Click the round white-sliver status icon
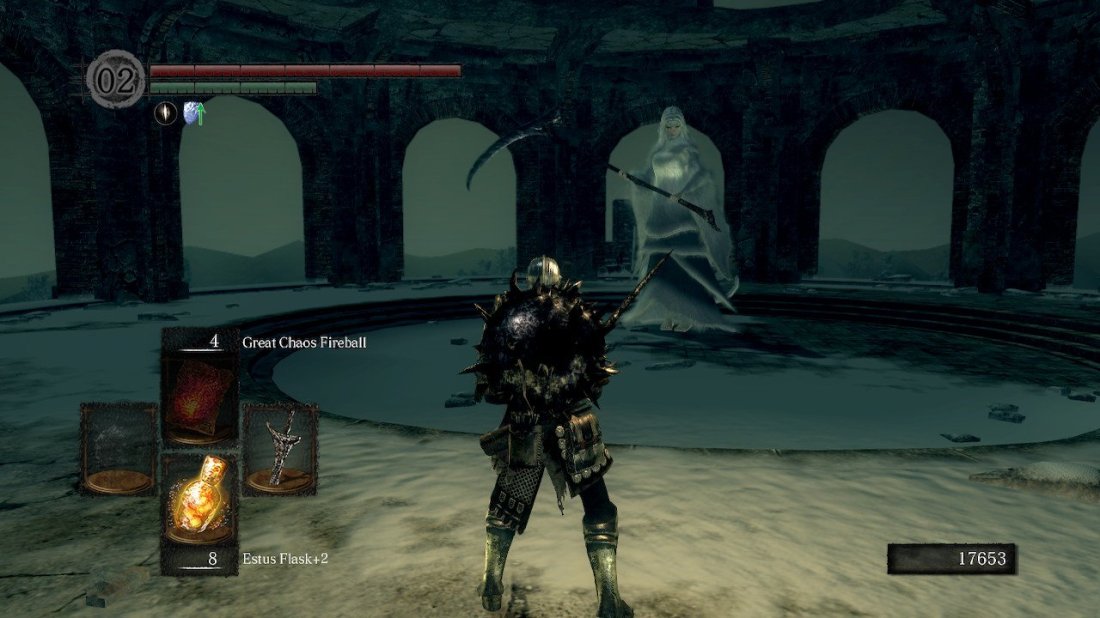Image resolution: width=1100 pixels, height=618 pixels. click(165, 114)
